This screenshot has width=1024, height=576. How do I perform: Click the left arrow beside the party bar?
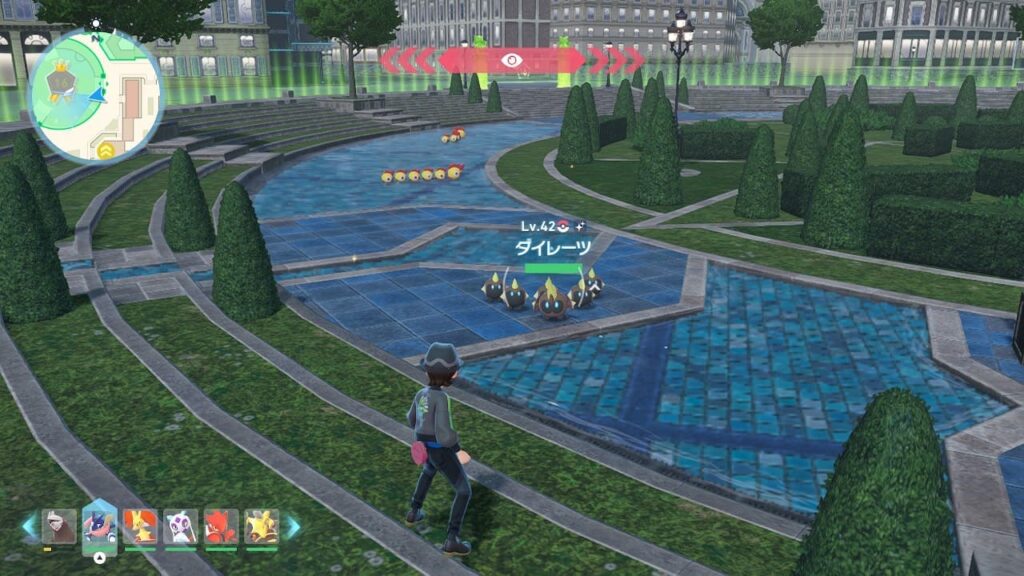28,526
